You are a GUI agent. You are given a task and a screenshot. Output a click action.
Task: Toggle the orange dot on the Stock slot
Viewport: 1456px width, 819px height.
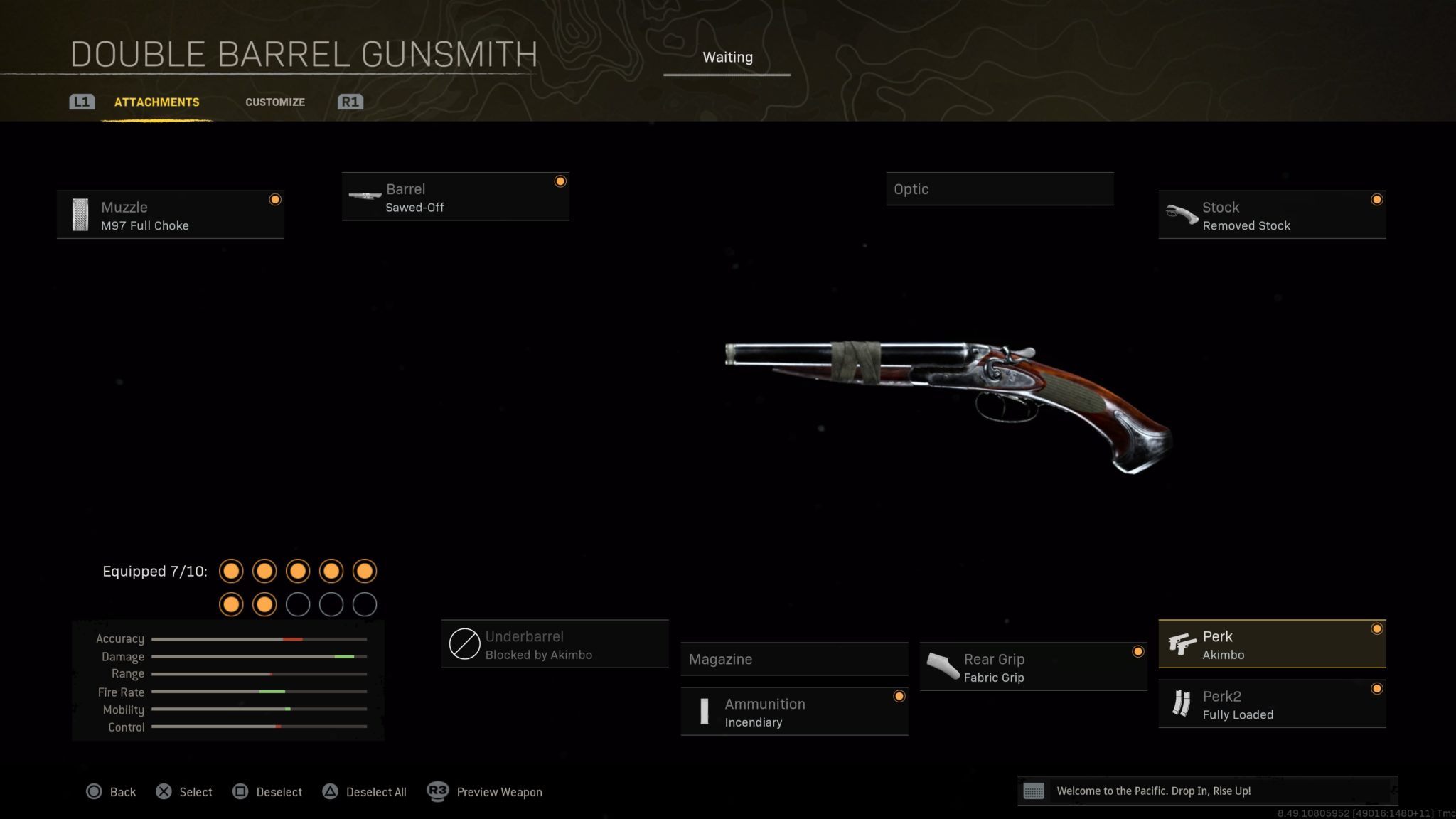tap(1377, 200)
